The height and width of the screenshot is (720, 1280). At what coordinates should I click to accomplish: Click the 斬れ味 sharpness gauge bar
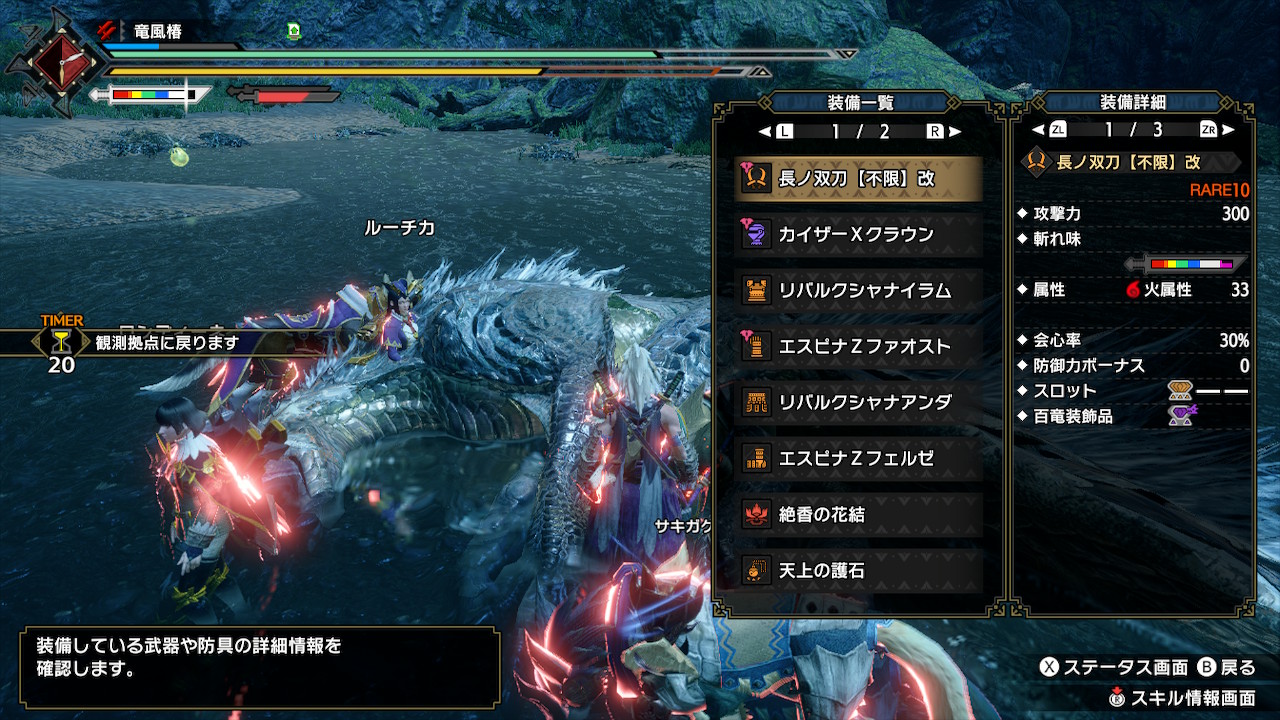pos(1190,265)
